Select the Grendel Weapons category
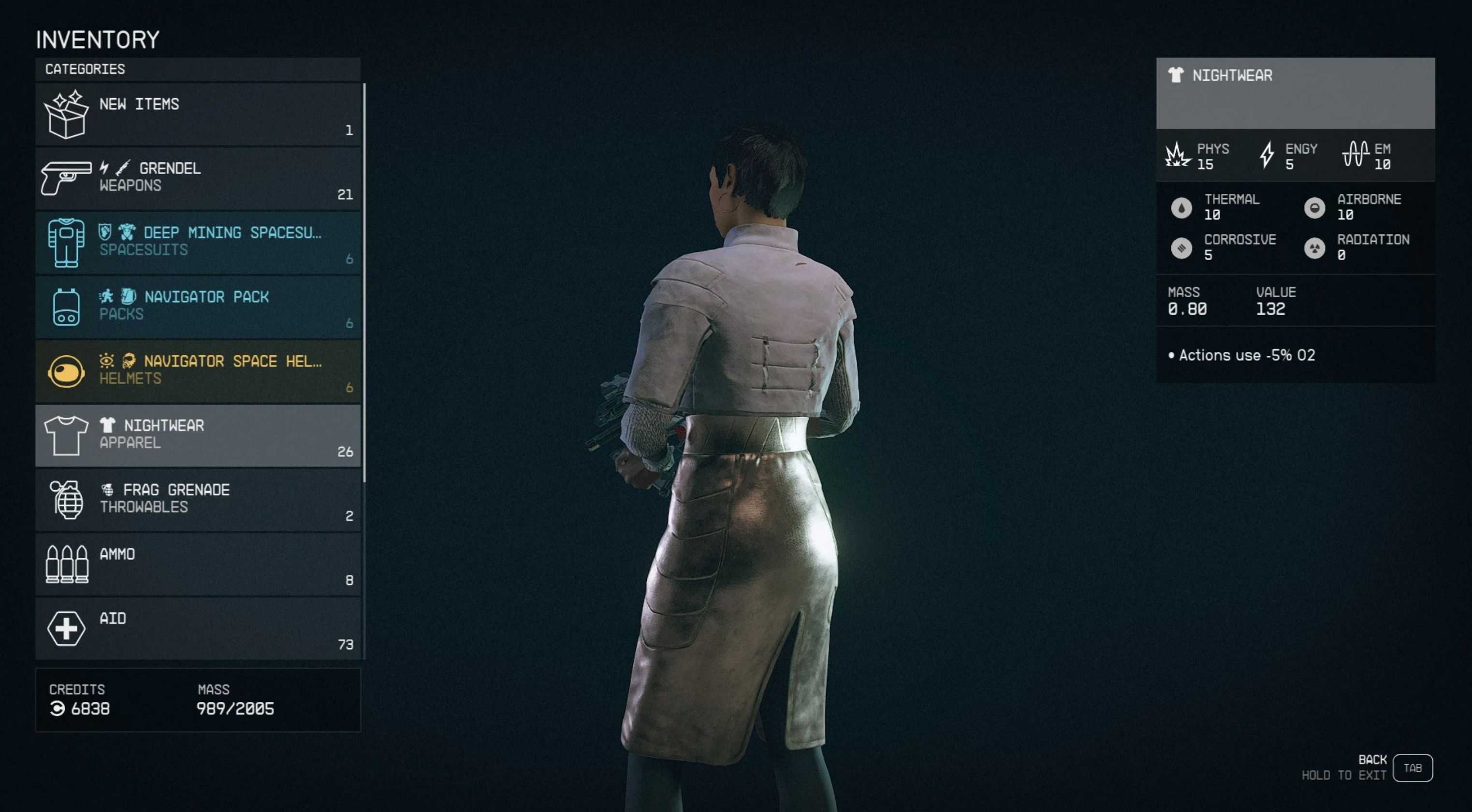The height and width of the screenshot is (812, 1472). pos(198,178)
